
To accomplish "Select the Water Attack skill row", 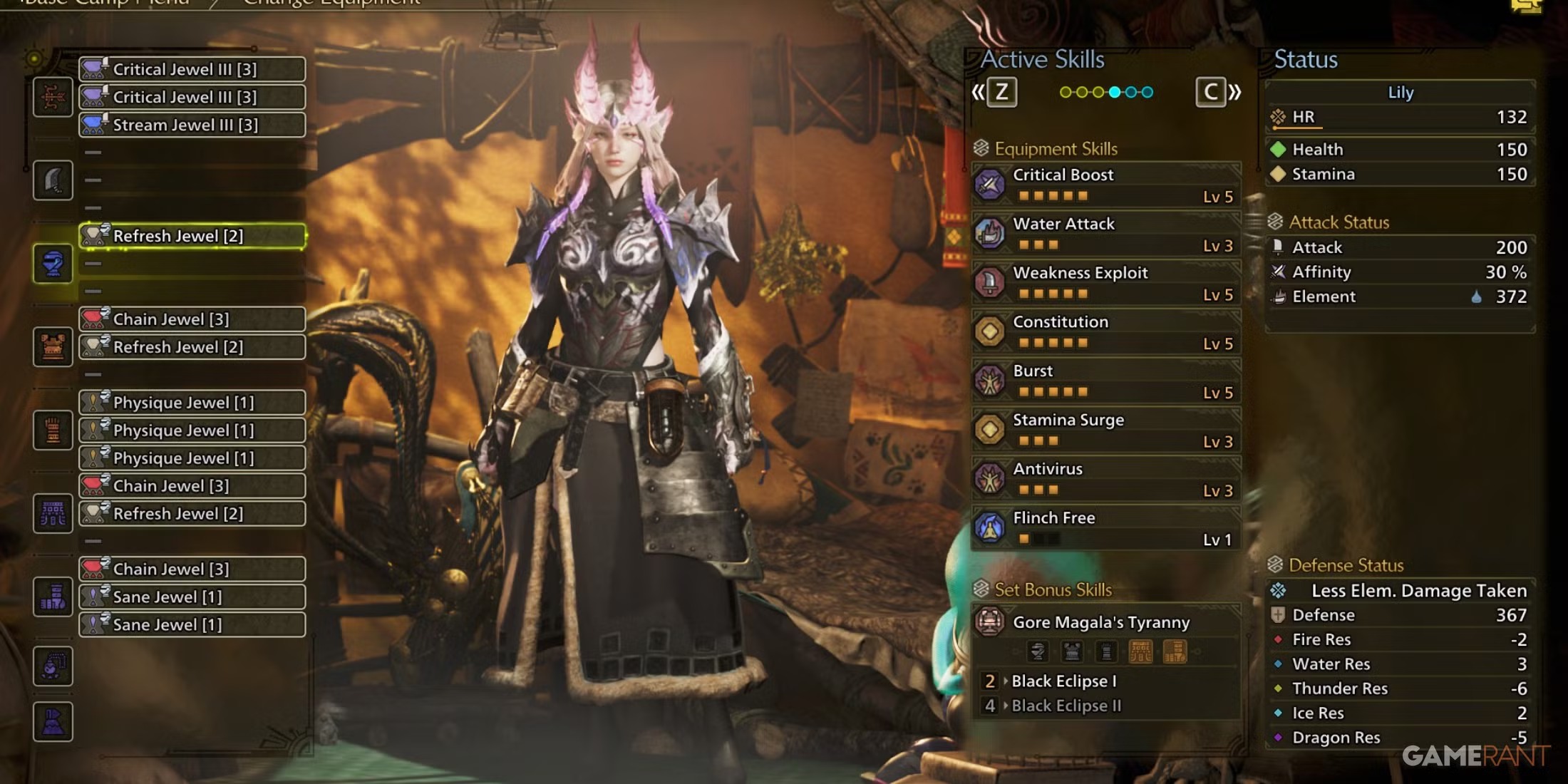I will [1105, 234].
